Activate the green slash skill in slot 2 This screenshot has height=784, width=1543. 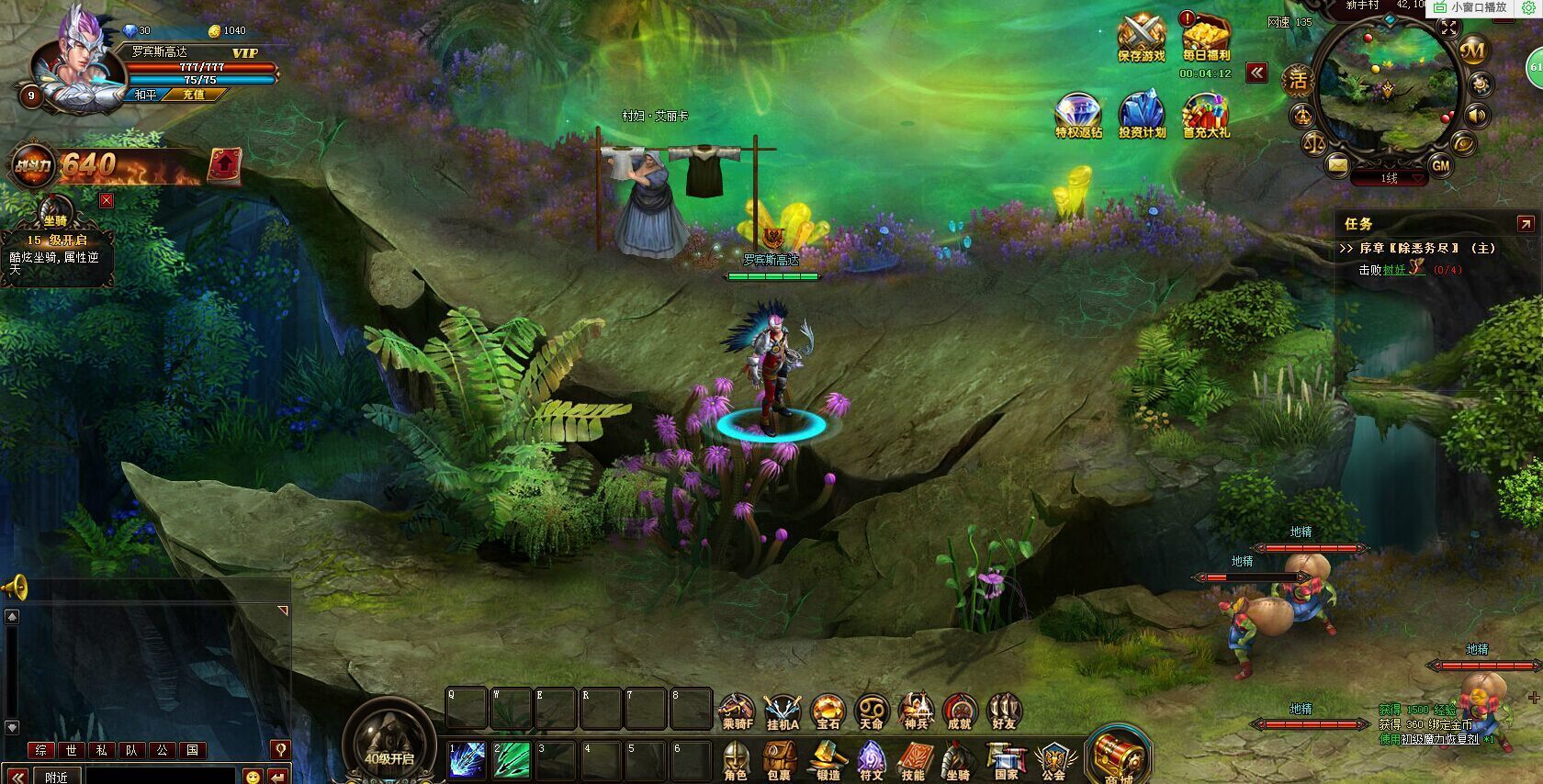pos(512,761)
